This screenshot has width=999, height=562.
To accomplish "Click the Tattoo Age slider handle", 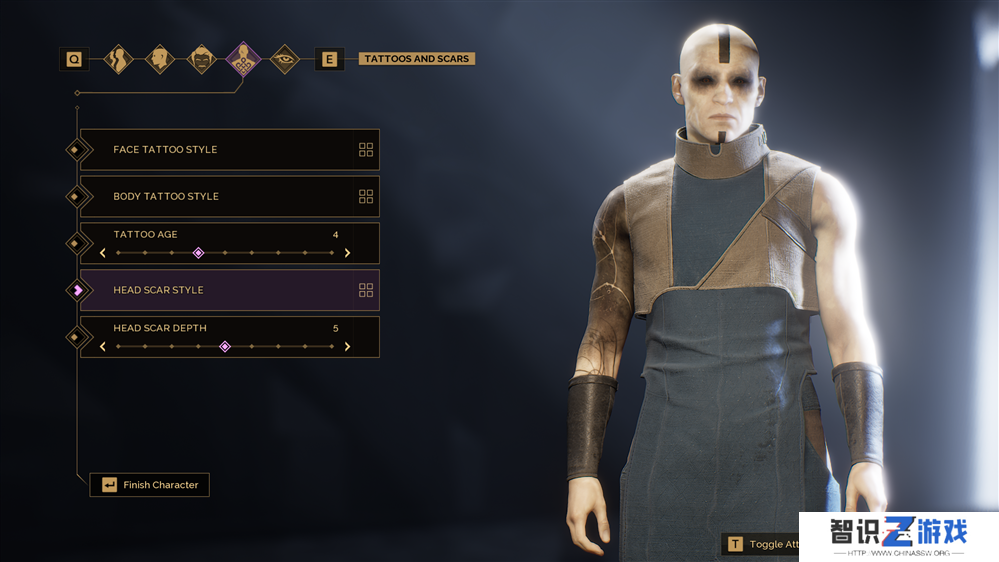I will (x=198, y=253).
